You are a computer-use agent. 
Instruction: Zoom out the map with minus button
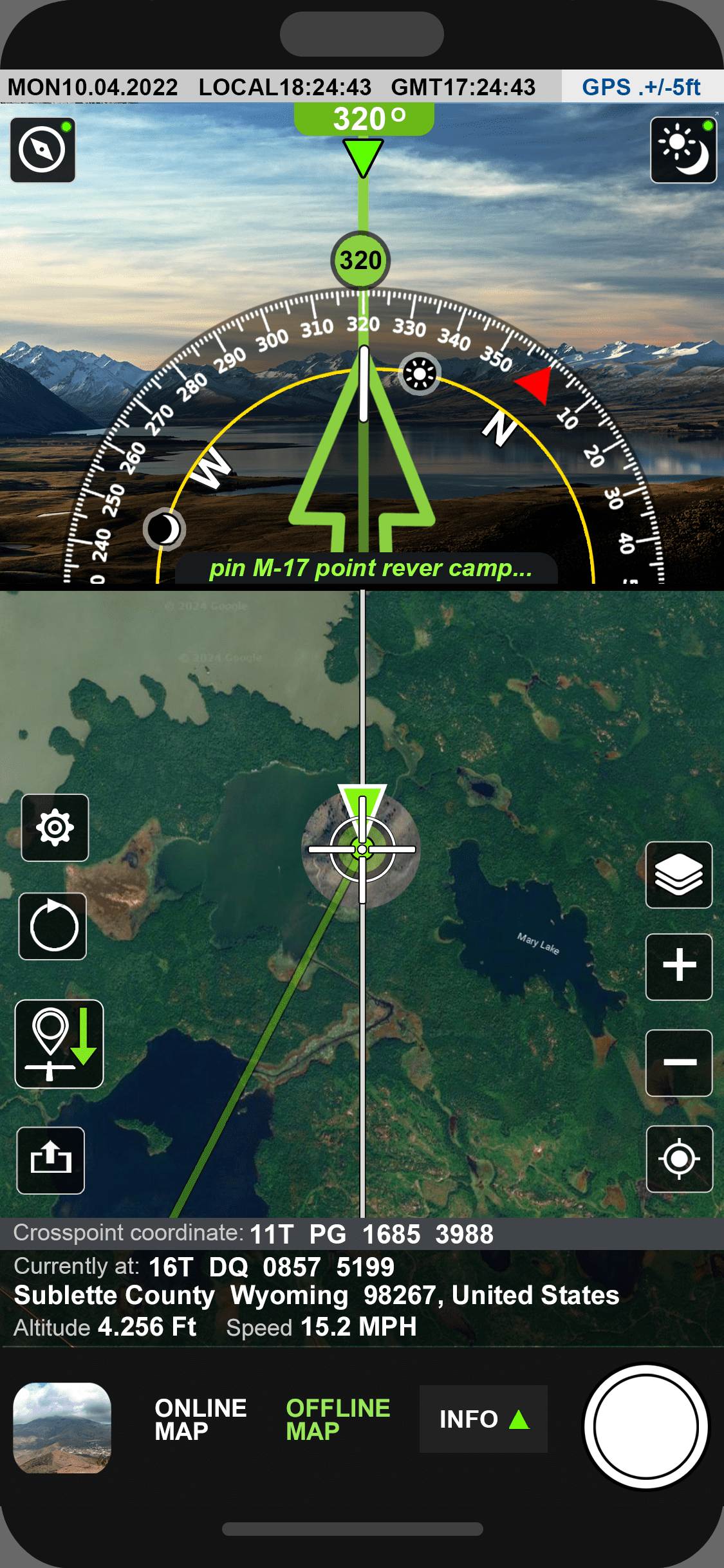(x=679, y=1063)
